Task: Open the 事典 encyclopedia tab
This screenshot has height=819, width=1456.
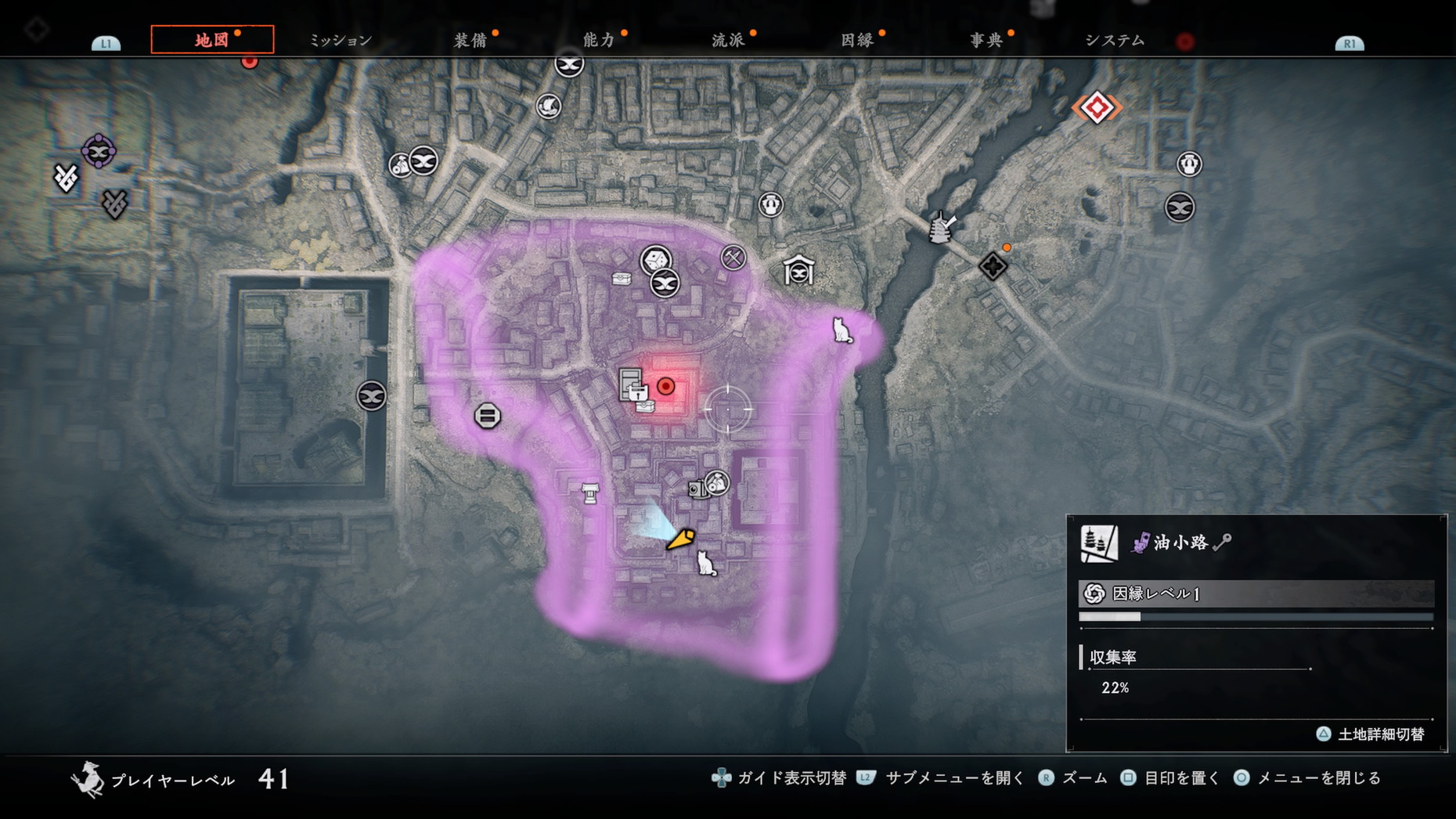Action: (986, 40)
